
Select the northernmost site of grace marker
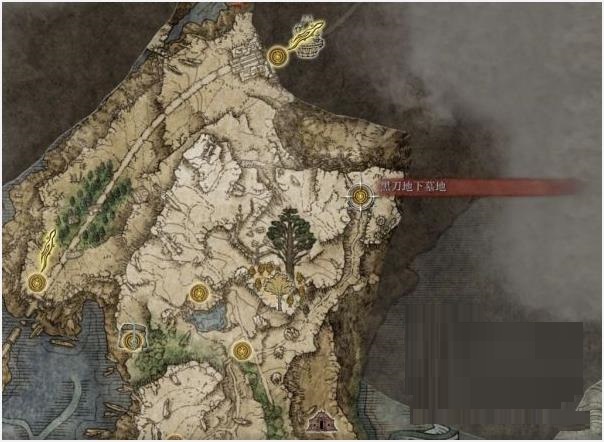point(279,57)
